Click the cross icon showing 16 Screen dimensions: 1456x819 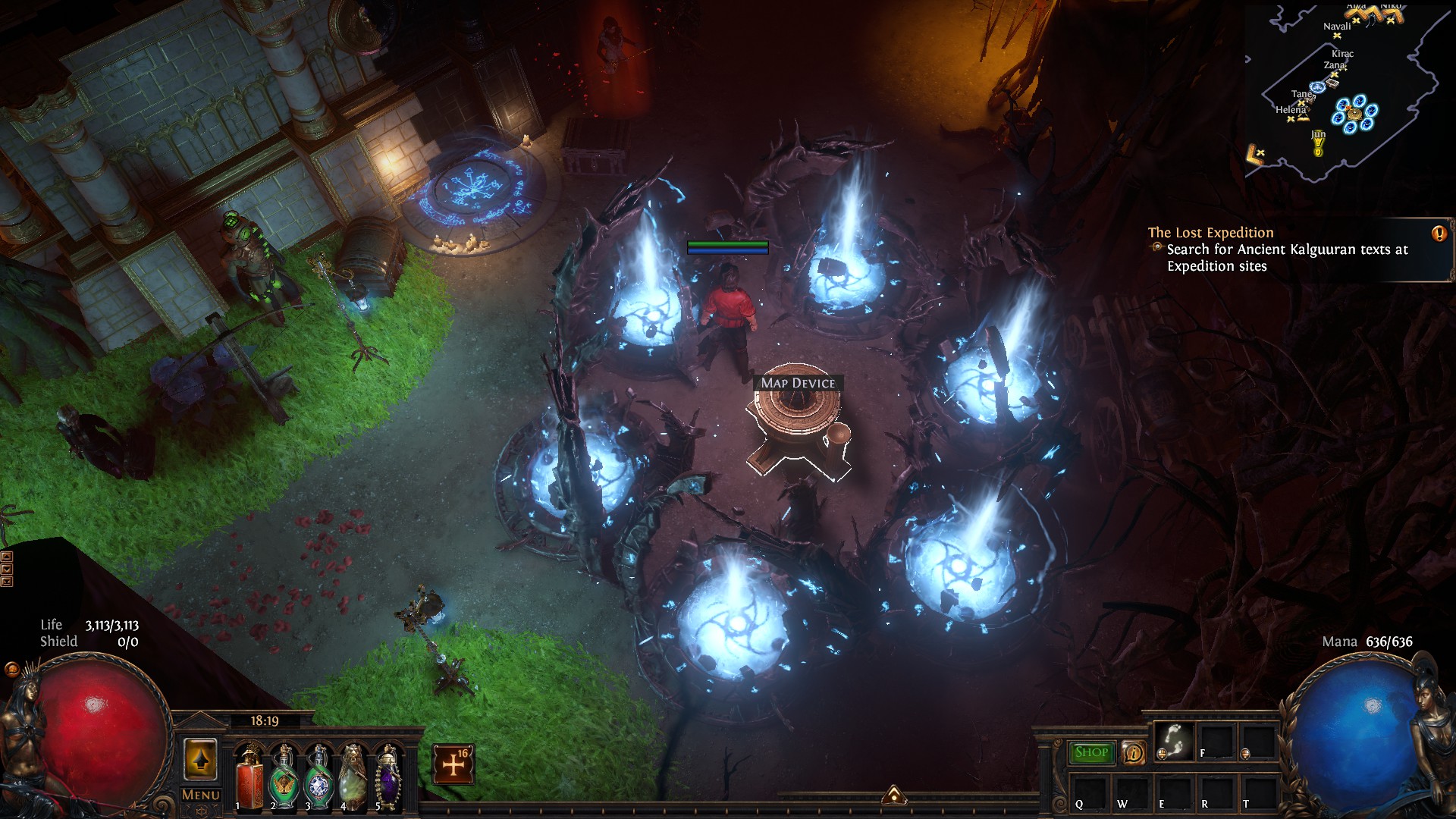[x=453, y=764]
